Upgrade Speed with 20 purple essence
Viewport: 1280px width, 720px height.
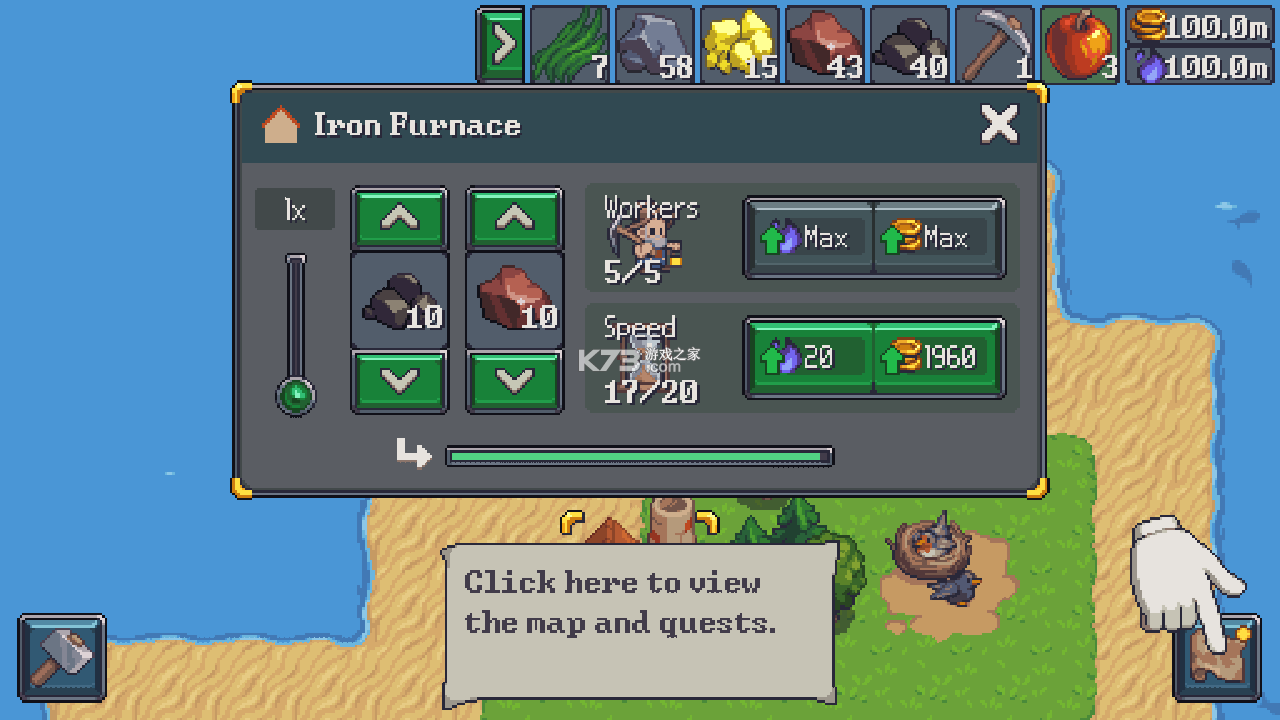pyautogui.click(x=810, y=357)
